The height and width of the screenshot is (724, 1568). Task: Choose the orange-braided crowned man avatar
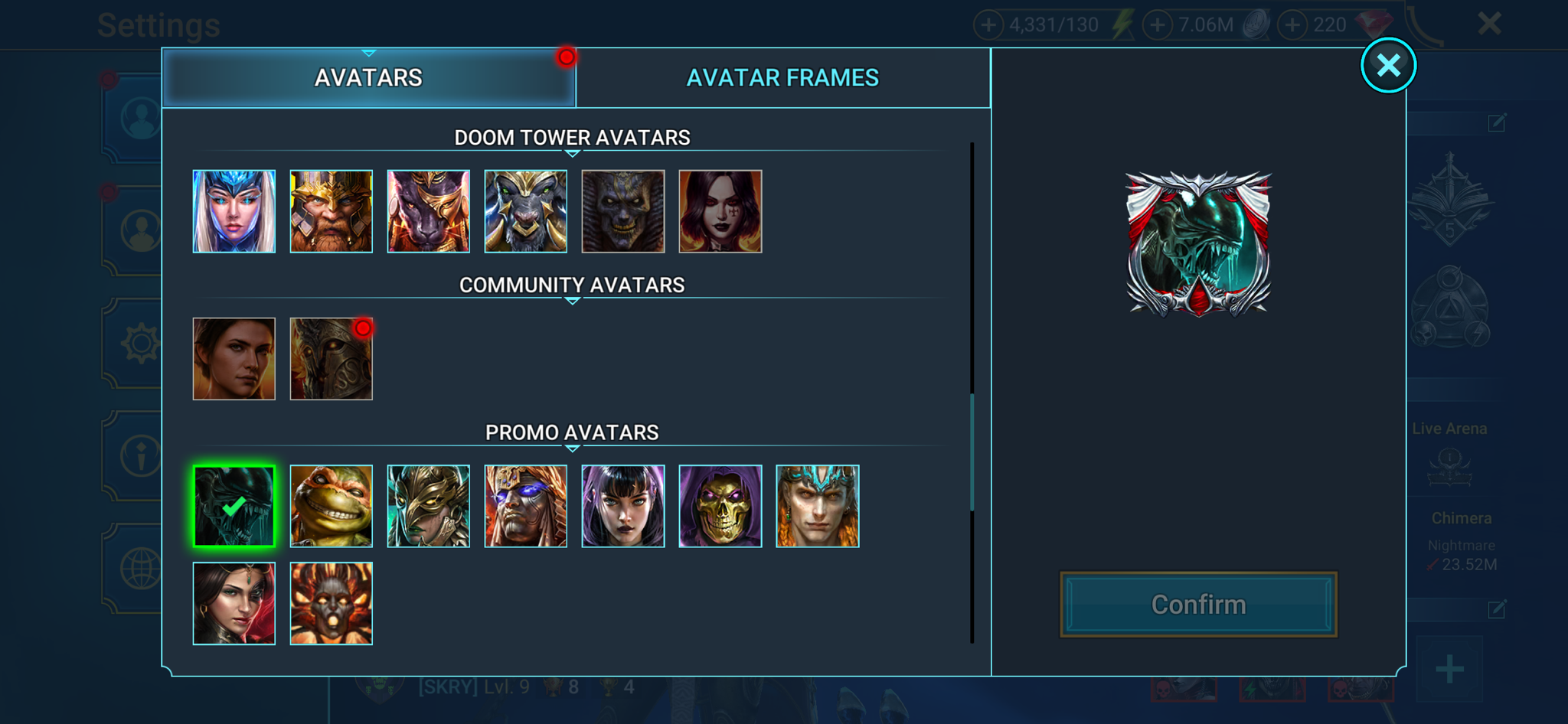817,506
